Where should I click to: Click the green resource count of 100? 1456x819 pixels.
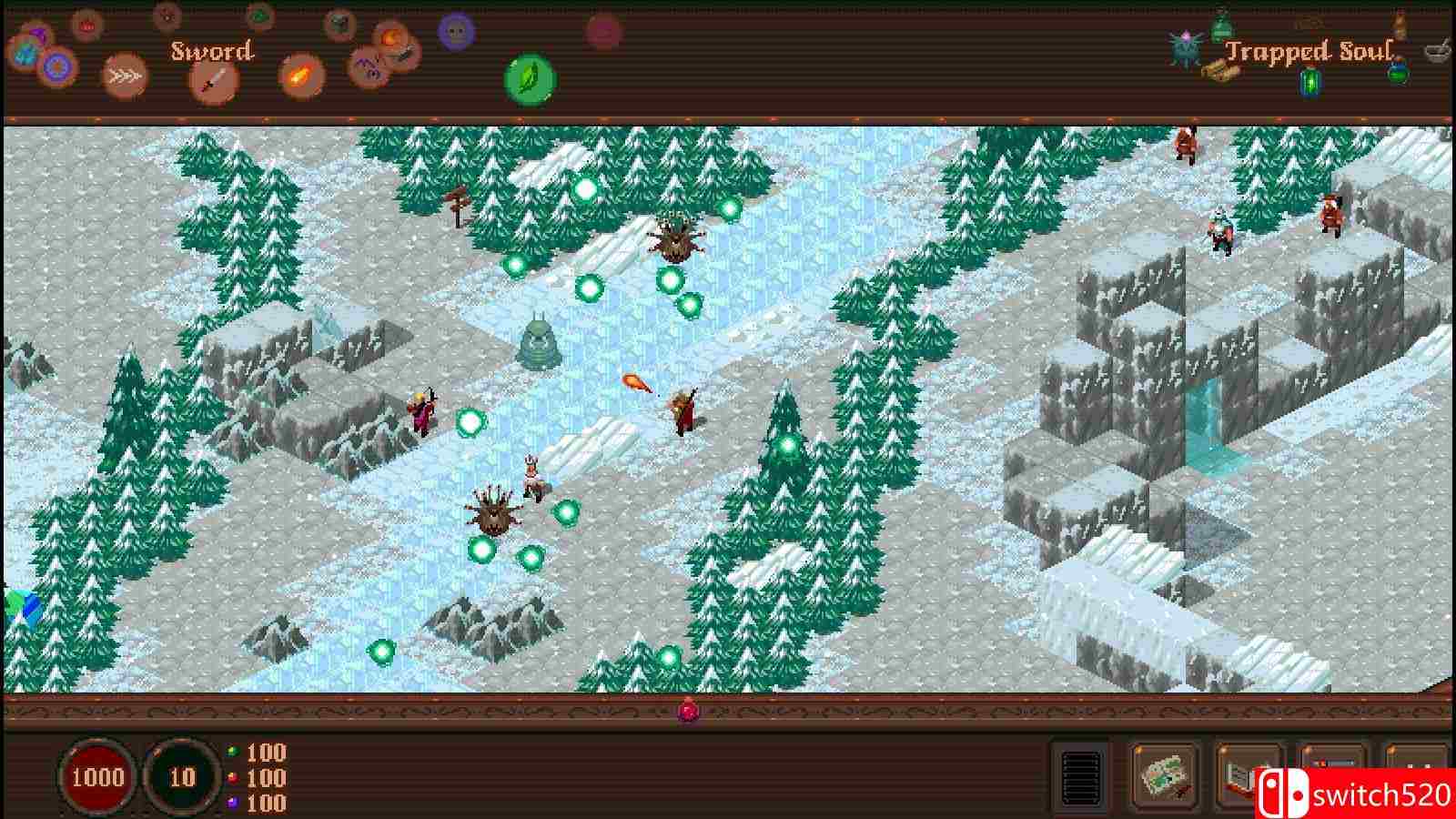266,753
